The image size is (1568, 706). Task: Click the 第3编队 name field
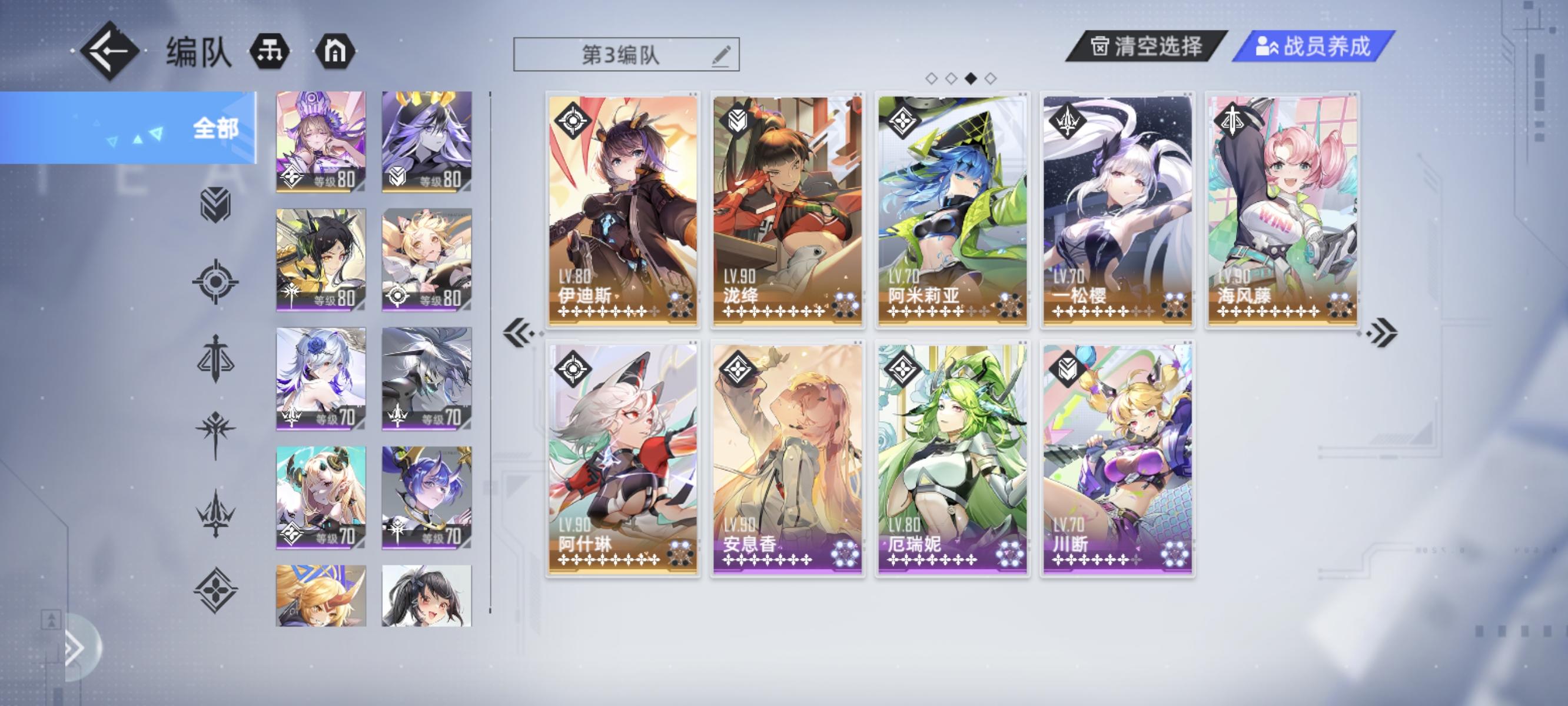click(622, 54)
